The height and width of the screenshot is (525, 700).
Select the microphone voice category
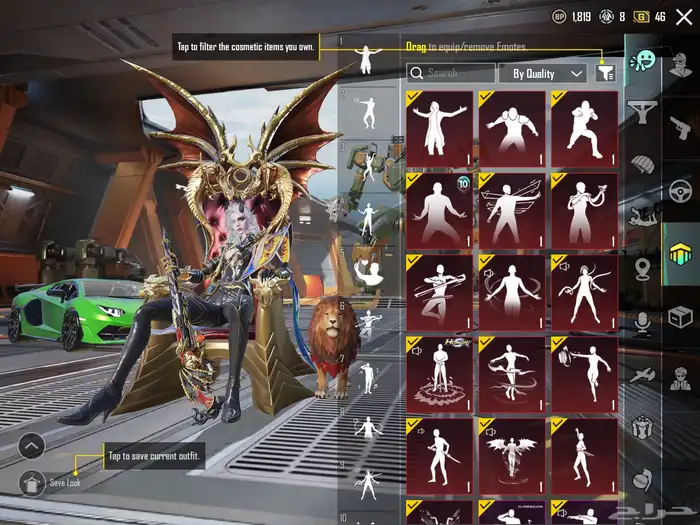pos(642,320)
